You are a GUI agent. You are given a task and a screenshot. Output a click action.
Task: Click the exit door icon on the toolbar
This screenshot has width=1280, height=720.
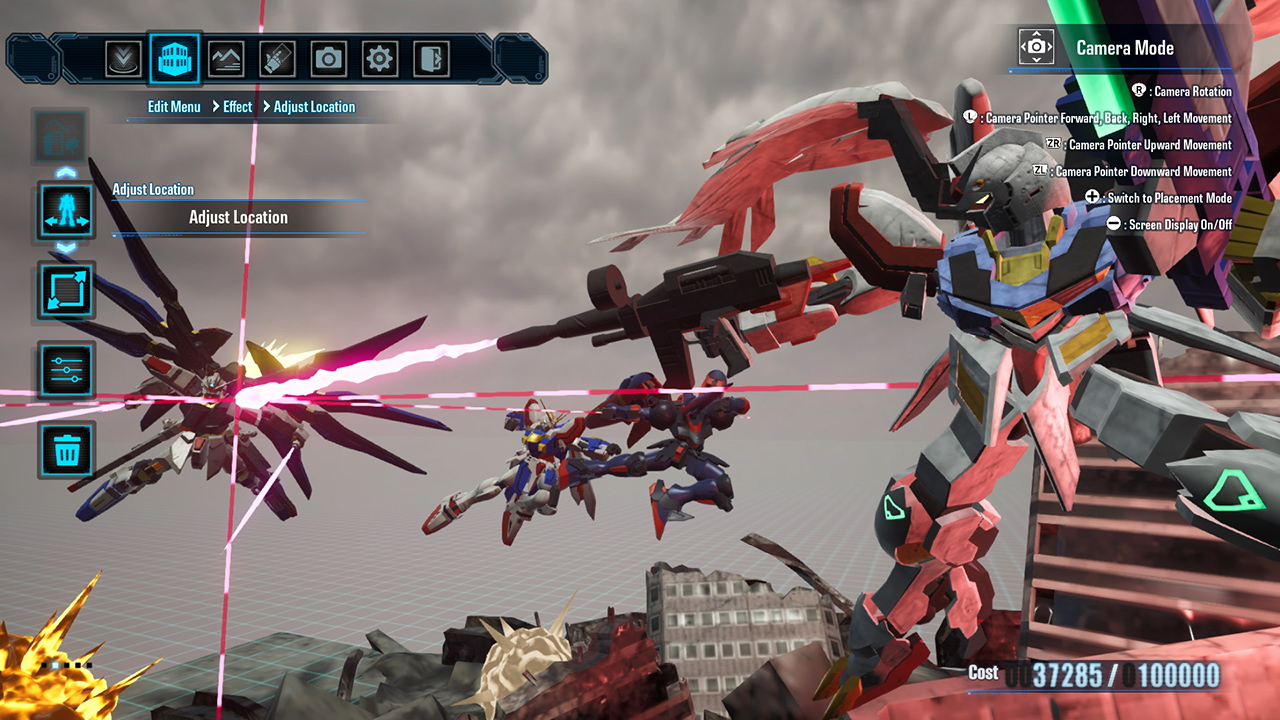pyautogui.click(x=432, y=58)
